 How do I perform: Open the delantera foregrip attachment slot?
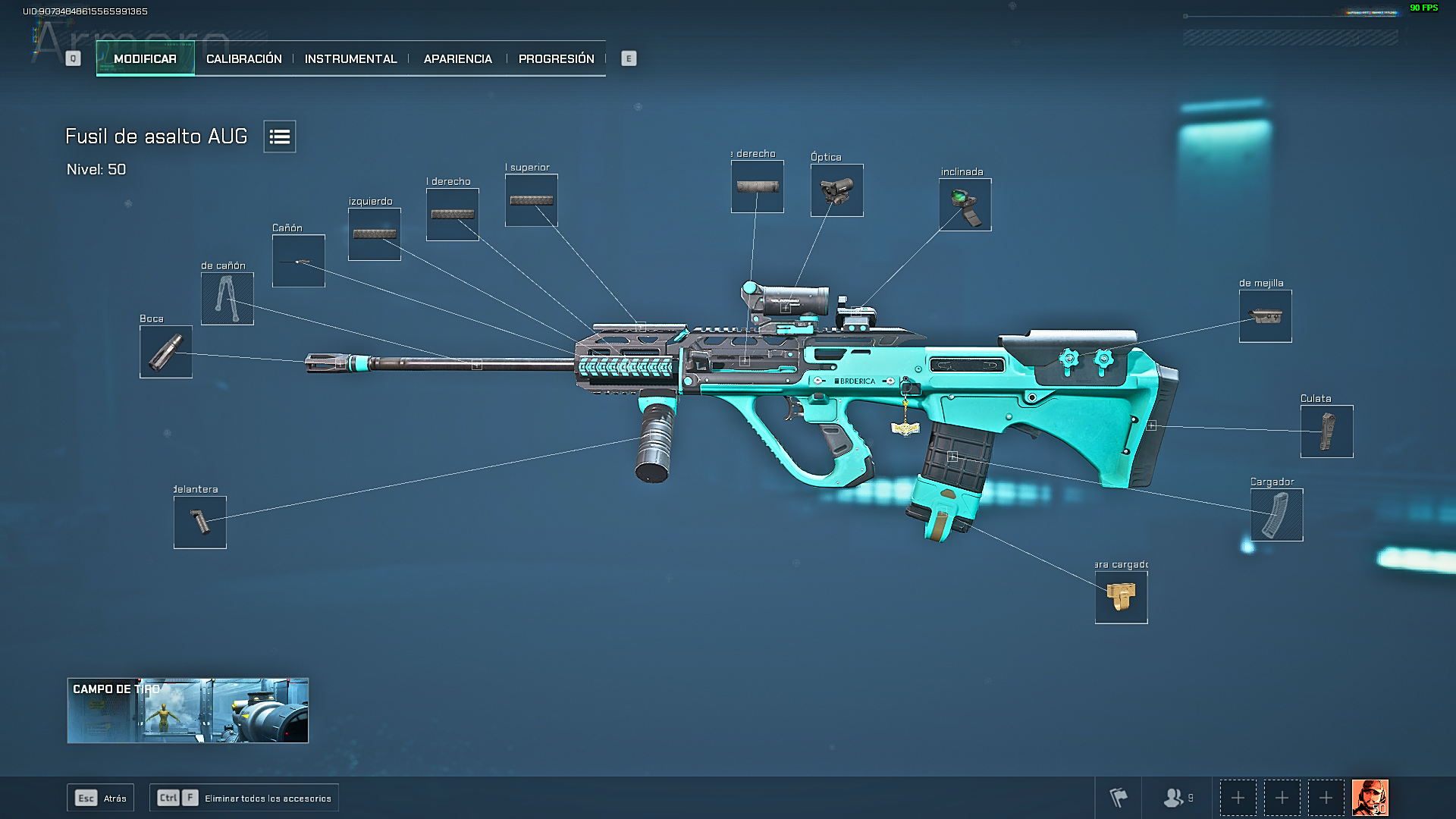point(199,522)
